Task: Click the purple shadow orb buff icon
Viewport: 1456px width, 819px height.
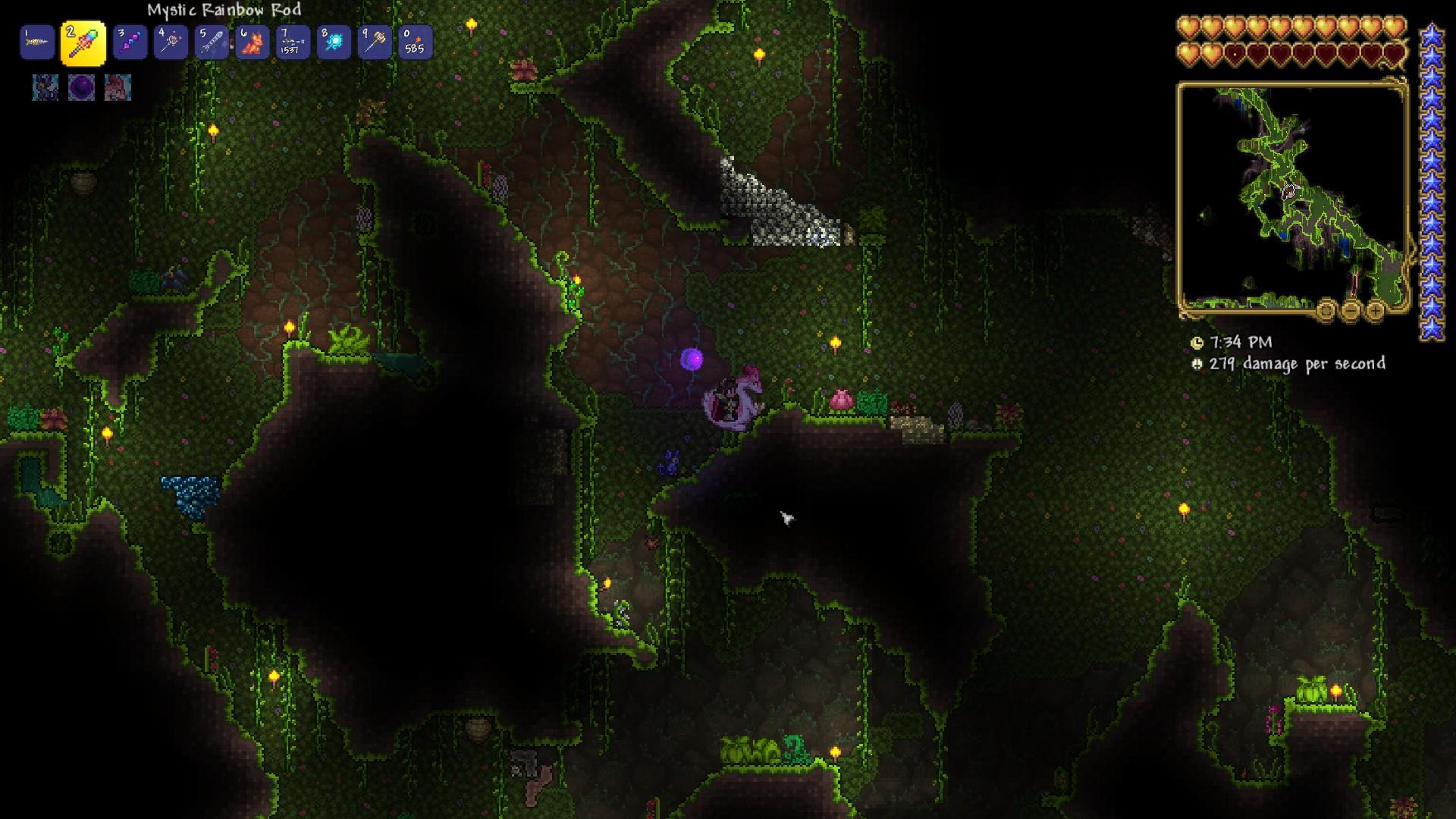Action: [x=82, y=88]
